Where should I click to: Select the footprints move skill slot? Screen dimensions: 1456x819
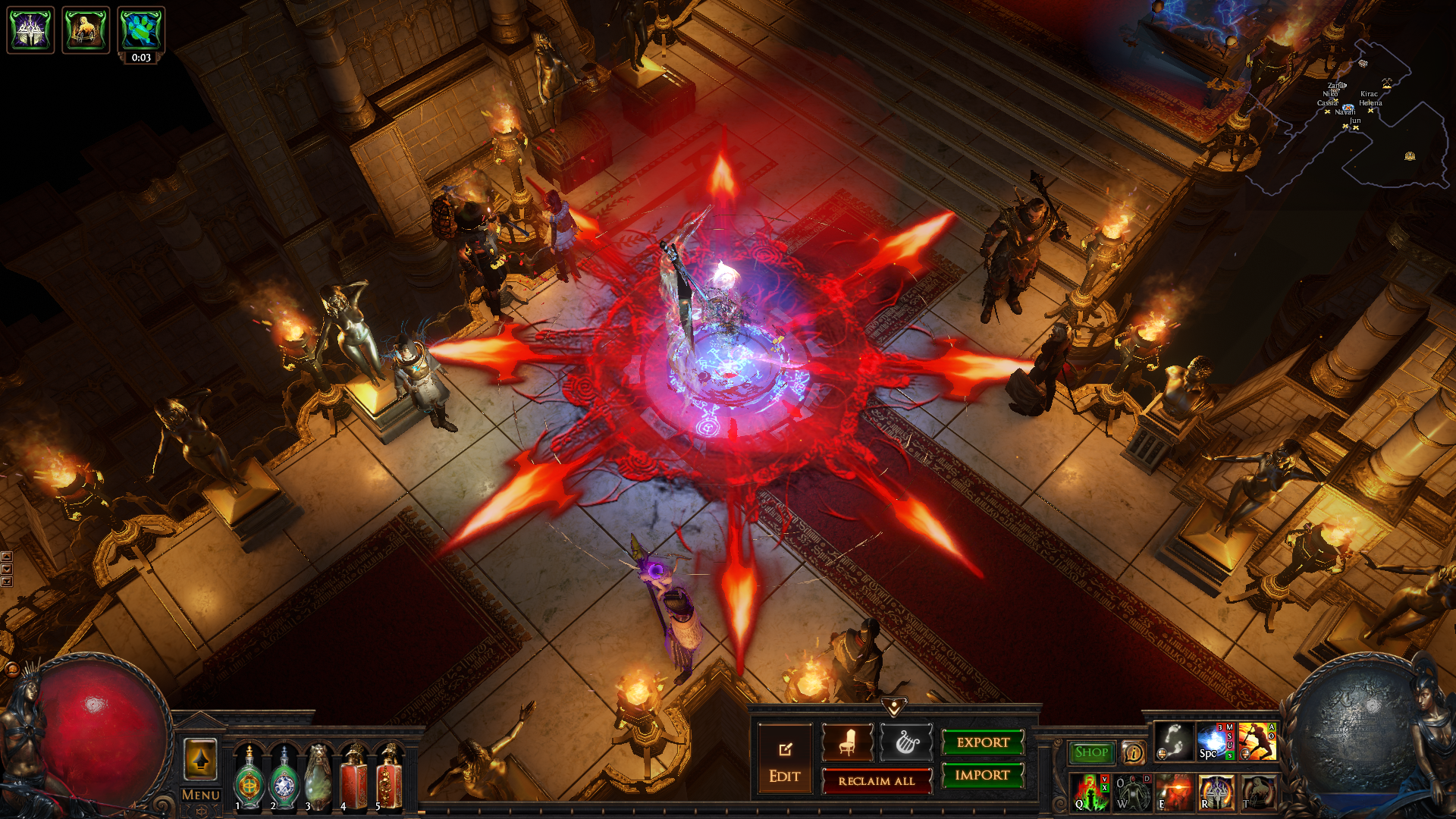1173,741
